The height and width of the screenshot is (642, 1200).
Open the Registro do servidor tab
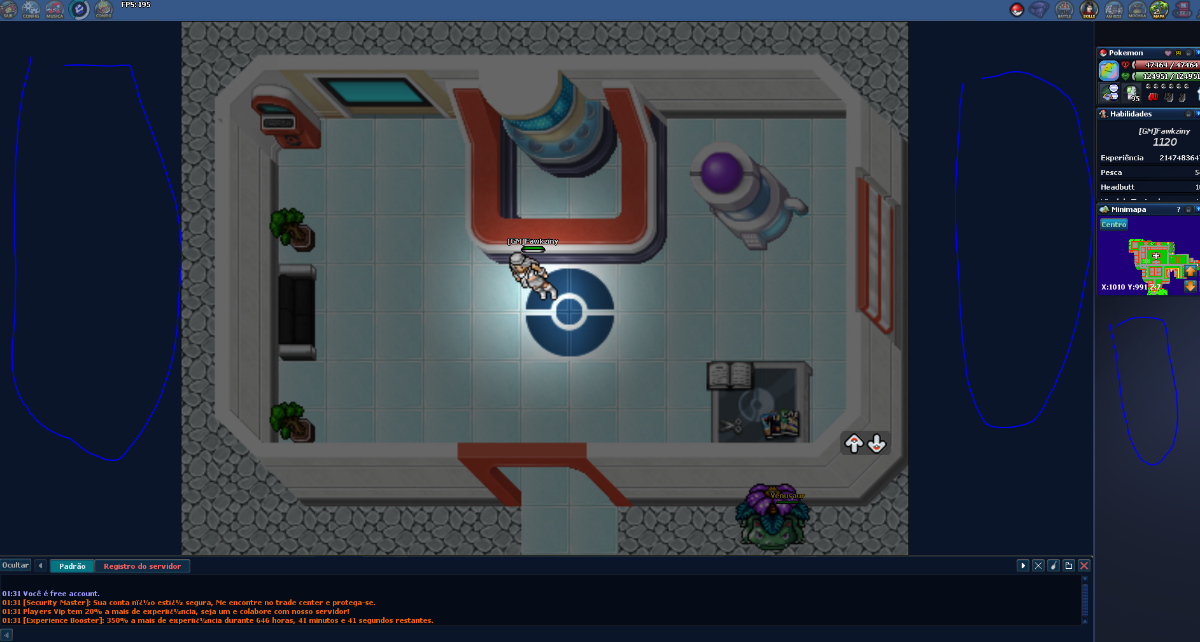[x=142, y=566]
